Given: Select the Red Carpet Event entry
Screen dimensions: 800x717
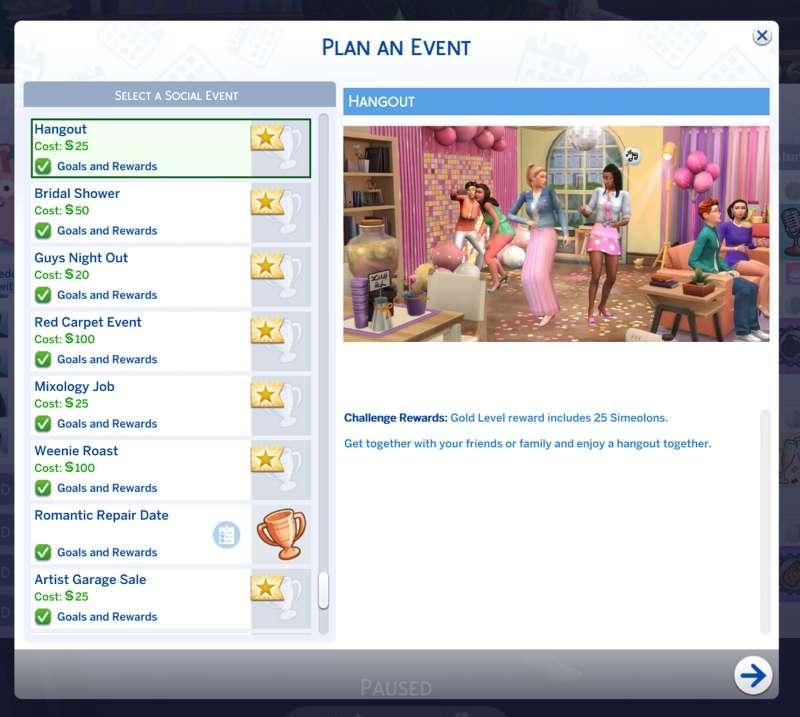Looking at the screenshot, I should (140, 330).
